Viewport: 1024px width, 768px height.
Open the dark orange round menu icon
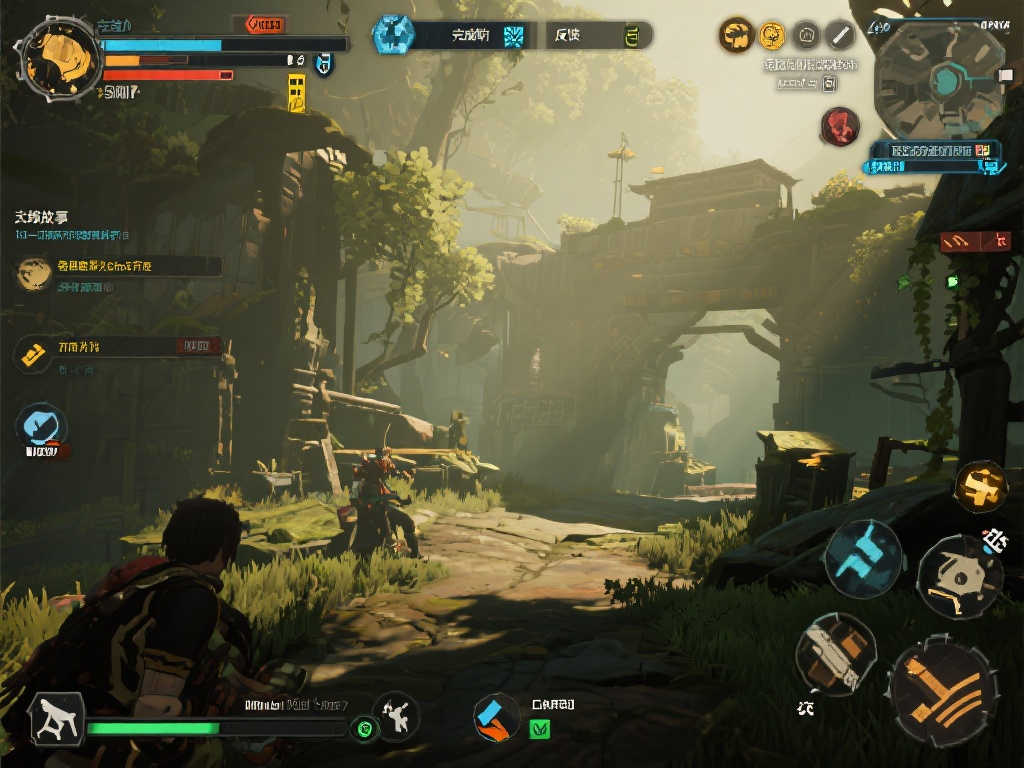[736, 36]
